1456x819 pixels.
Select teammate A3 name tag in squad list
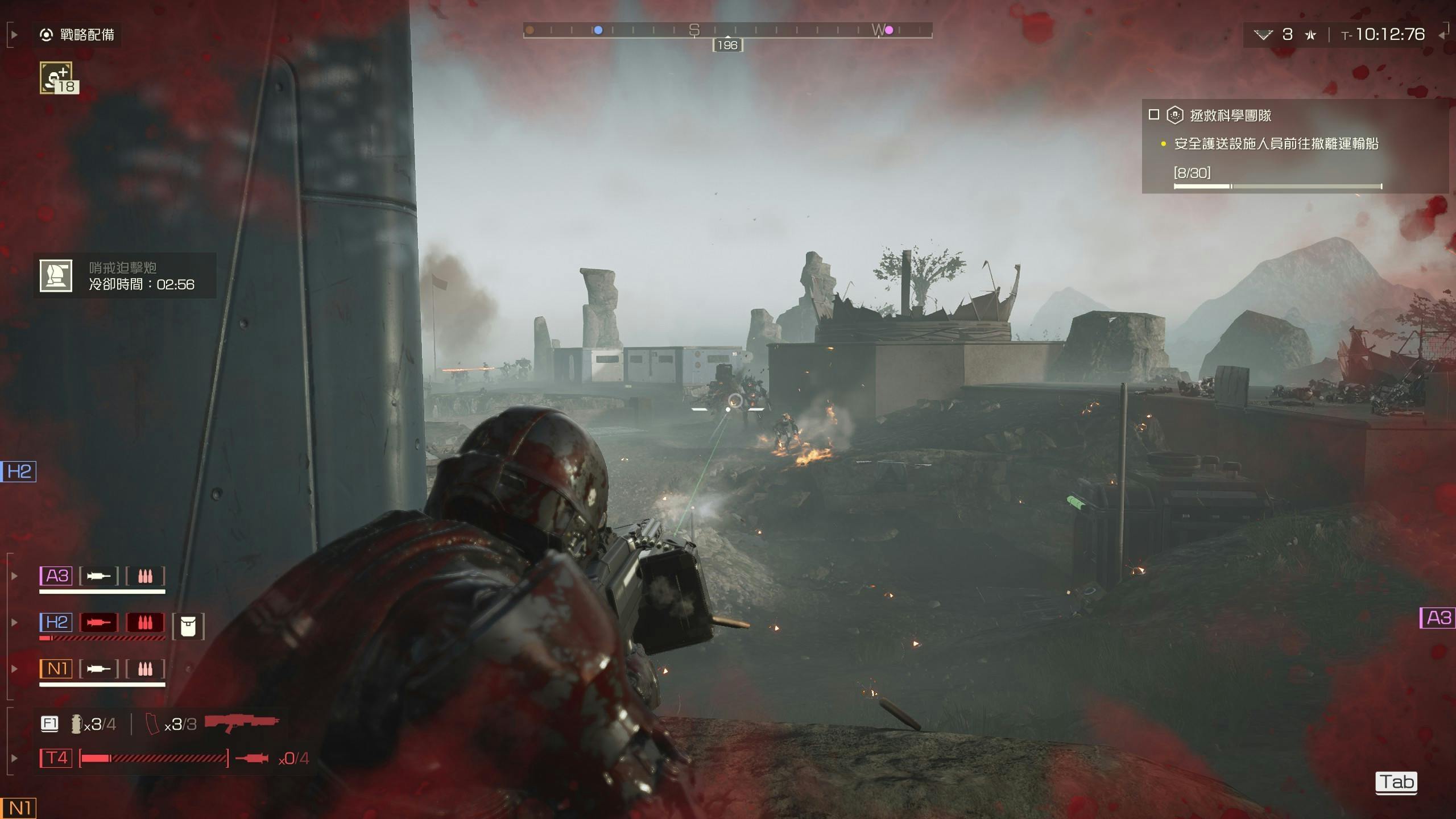[56, 576]
